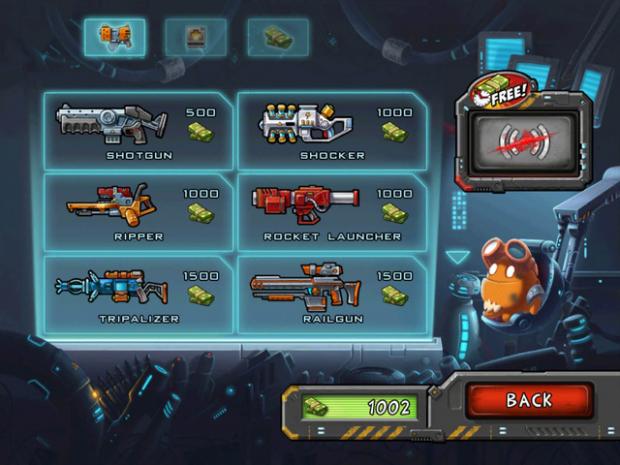Switch to the weapons shop tab
Screen dimensions: 620x465
113,38
